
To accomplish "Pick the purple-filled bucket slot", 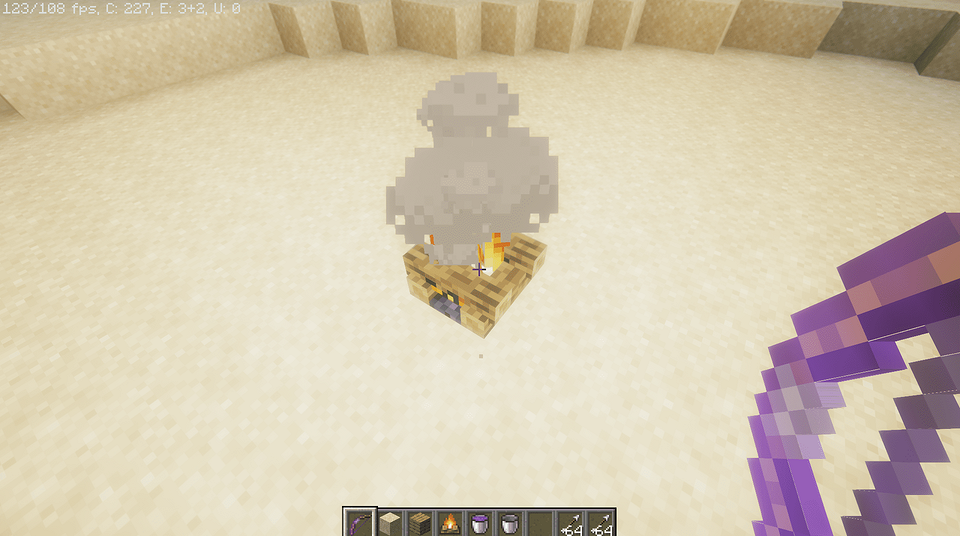I will coord(479,523).
